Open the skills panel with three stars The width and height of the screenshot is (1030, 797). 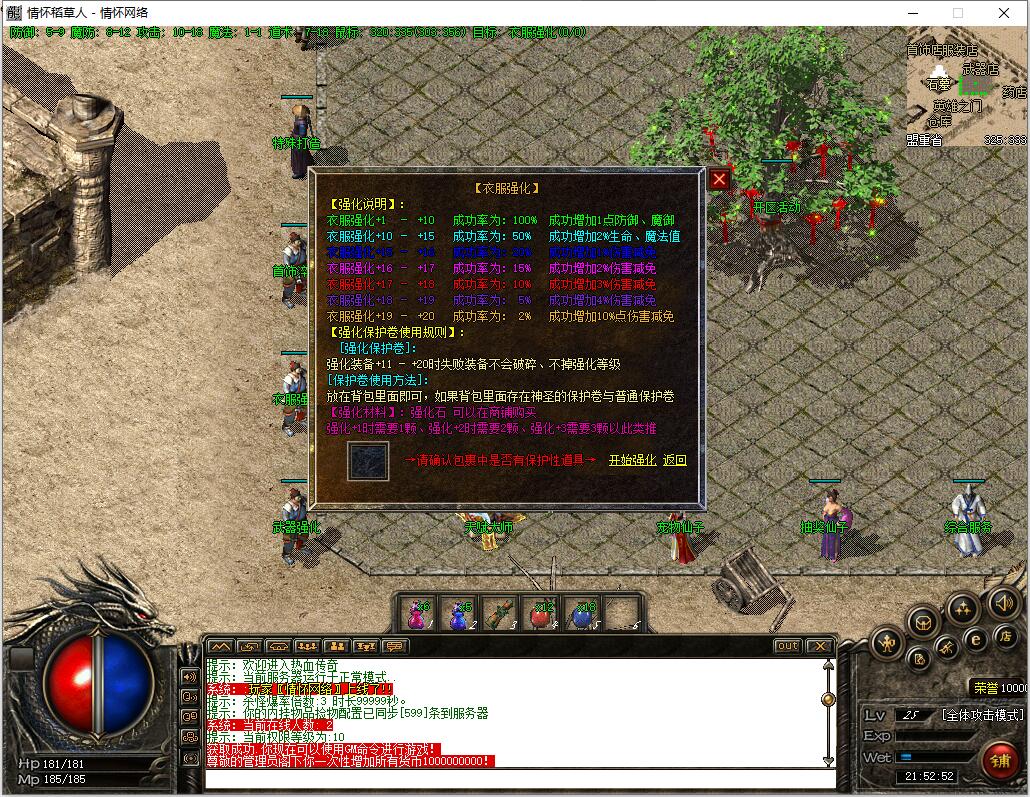(962, 607)
